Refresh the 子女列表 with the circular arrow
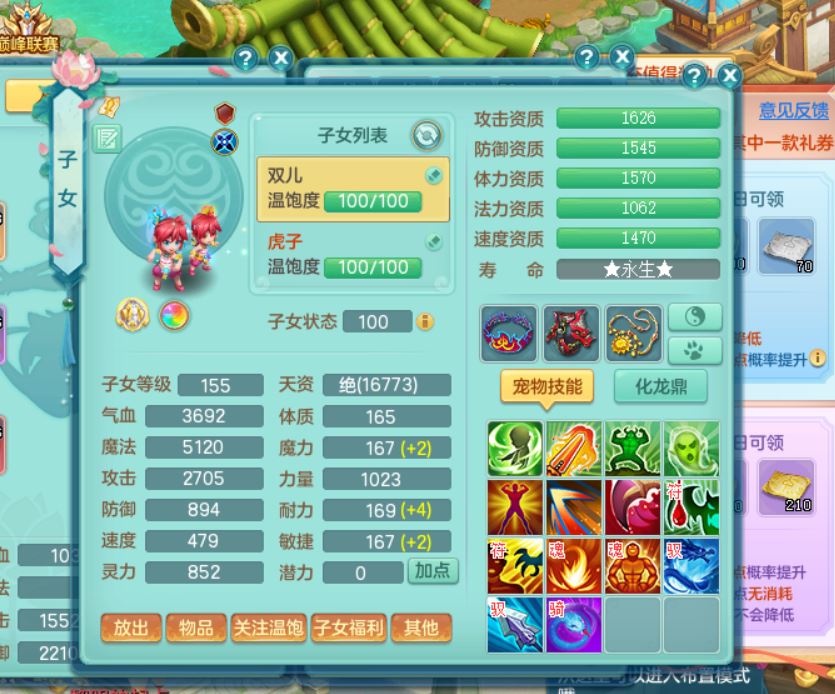835x694 pixels. (x=427, y=135)
